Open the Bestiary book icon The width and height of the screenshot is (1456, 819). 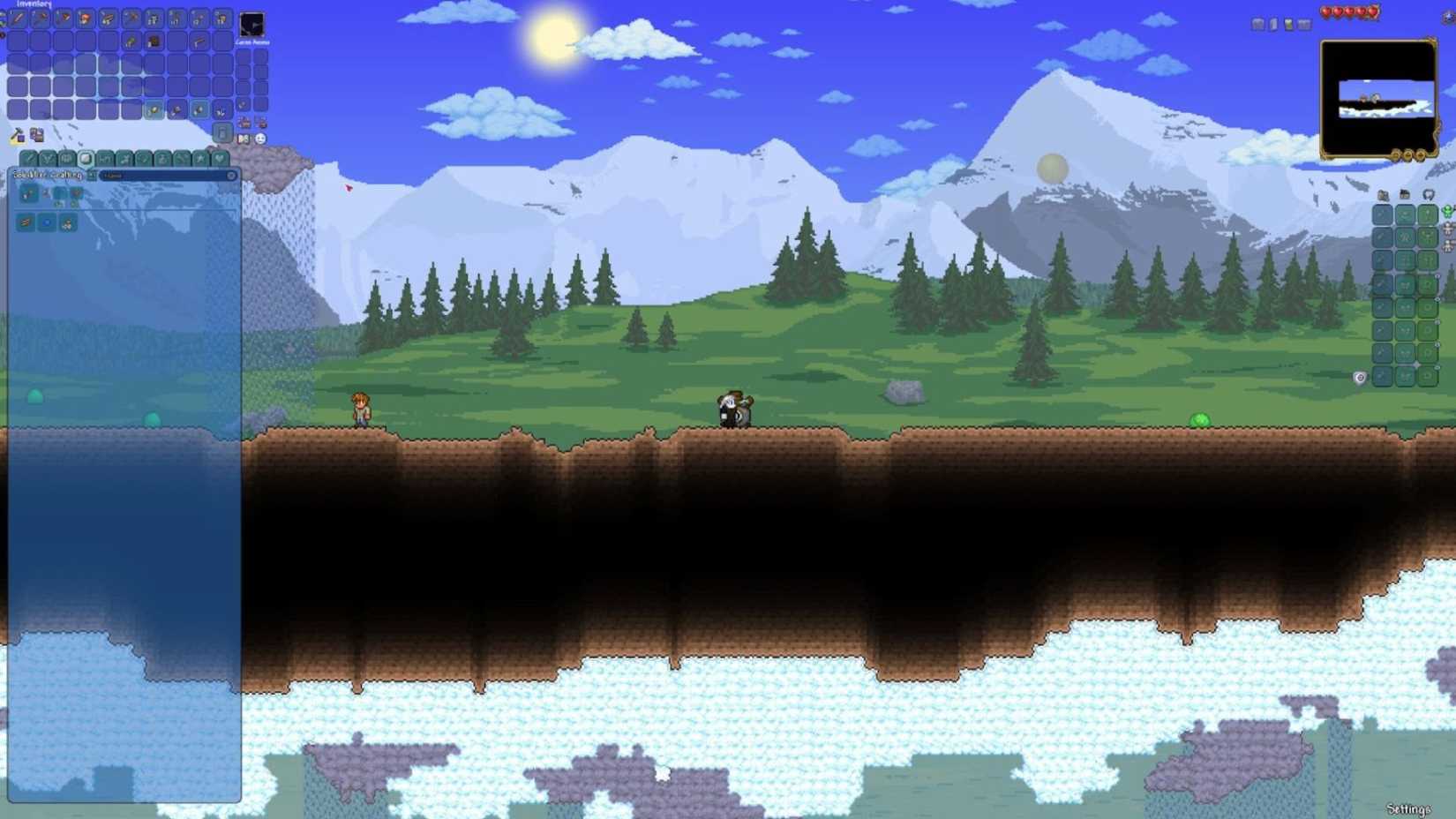tap(244, 139)
